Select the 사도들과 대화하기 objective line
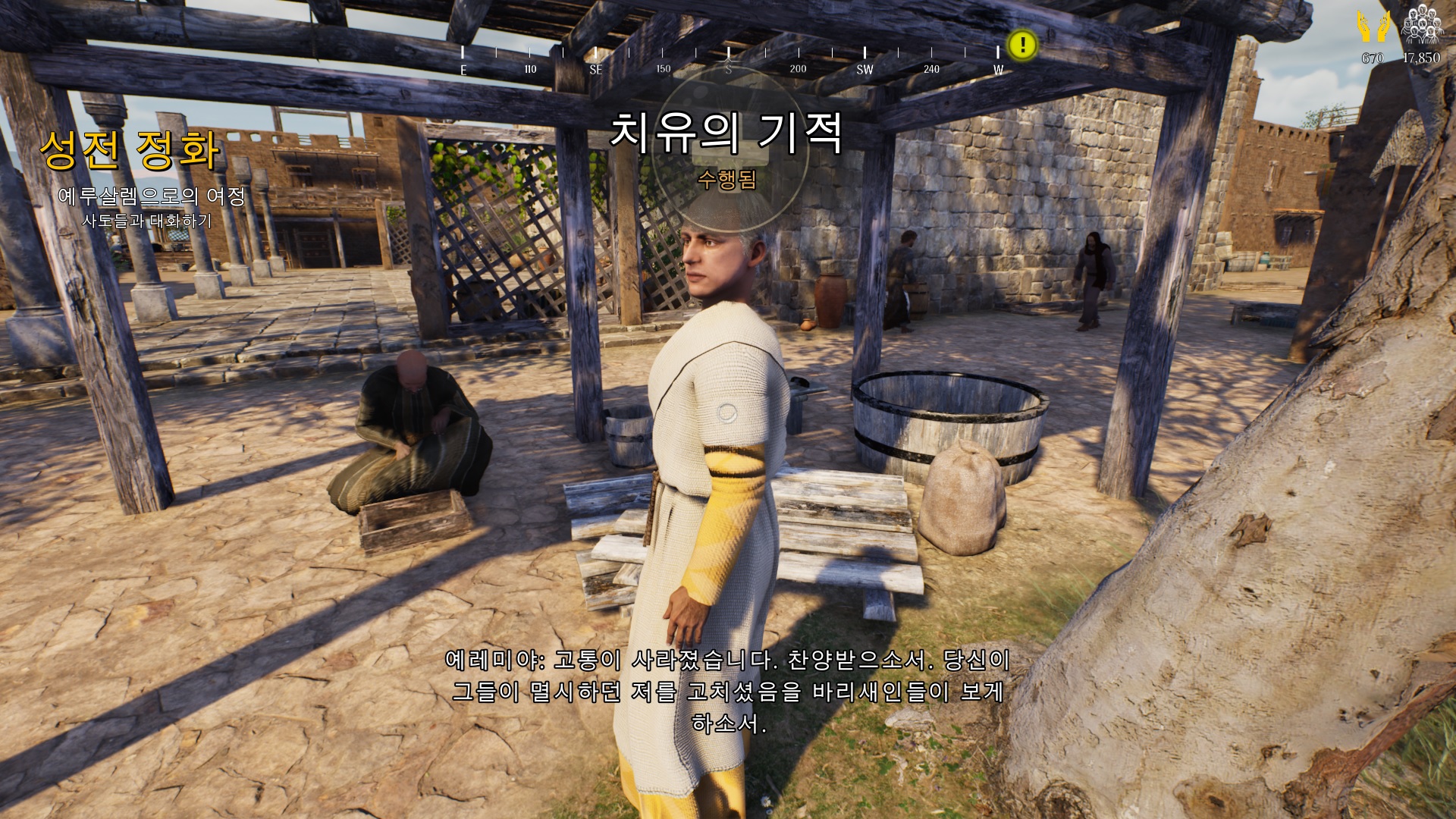Viewport: 1456px width, 819px height. [147, 221]
